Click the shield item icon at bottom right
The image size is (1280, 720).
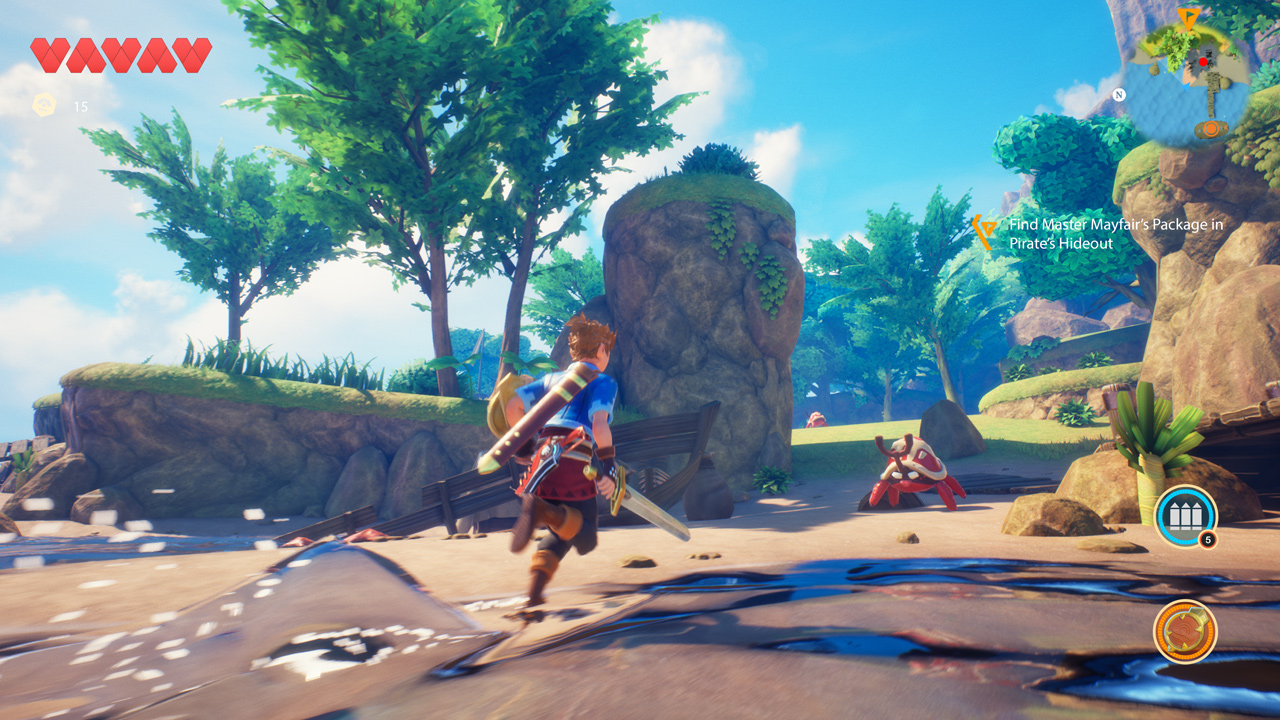click(1186, 632)
